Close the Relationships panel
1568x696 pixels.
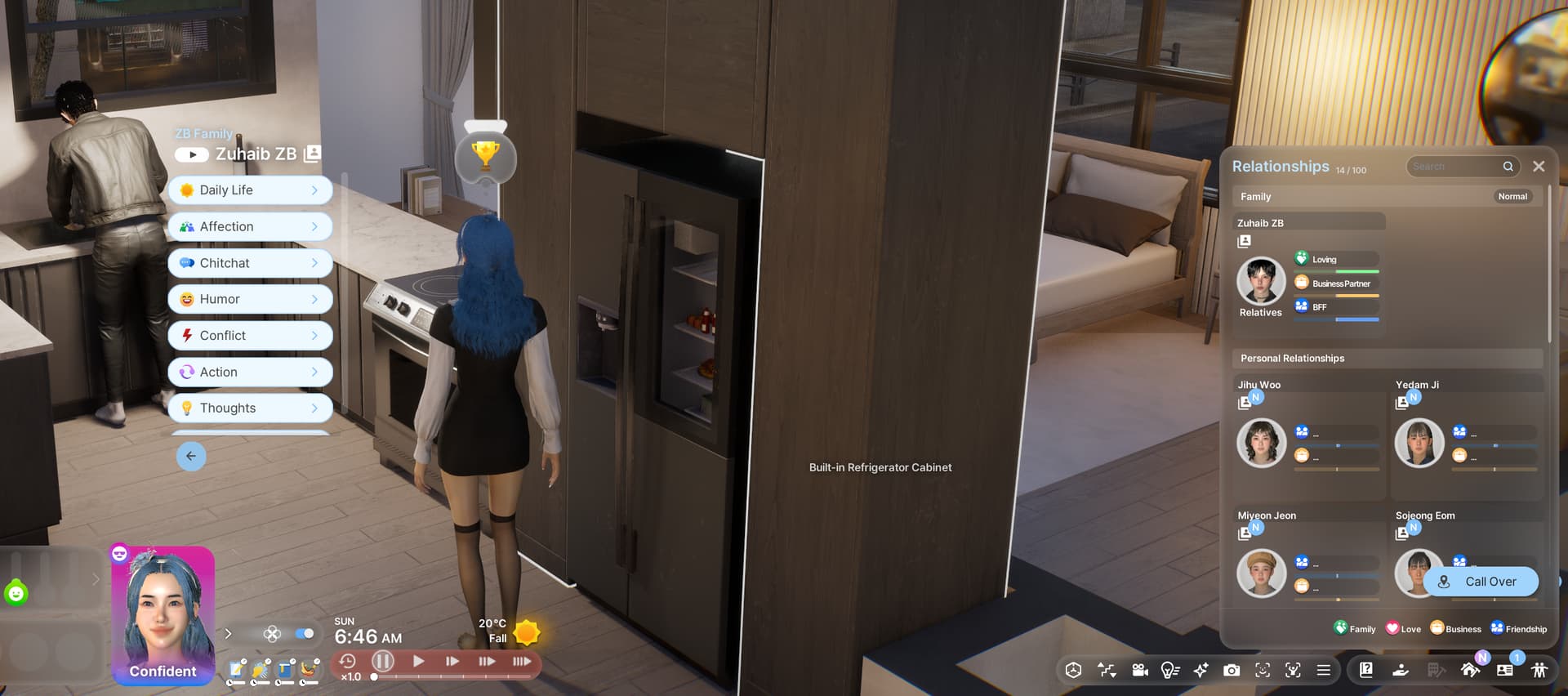1539,167
